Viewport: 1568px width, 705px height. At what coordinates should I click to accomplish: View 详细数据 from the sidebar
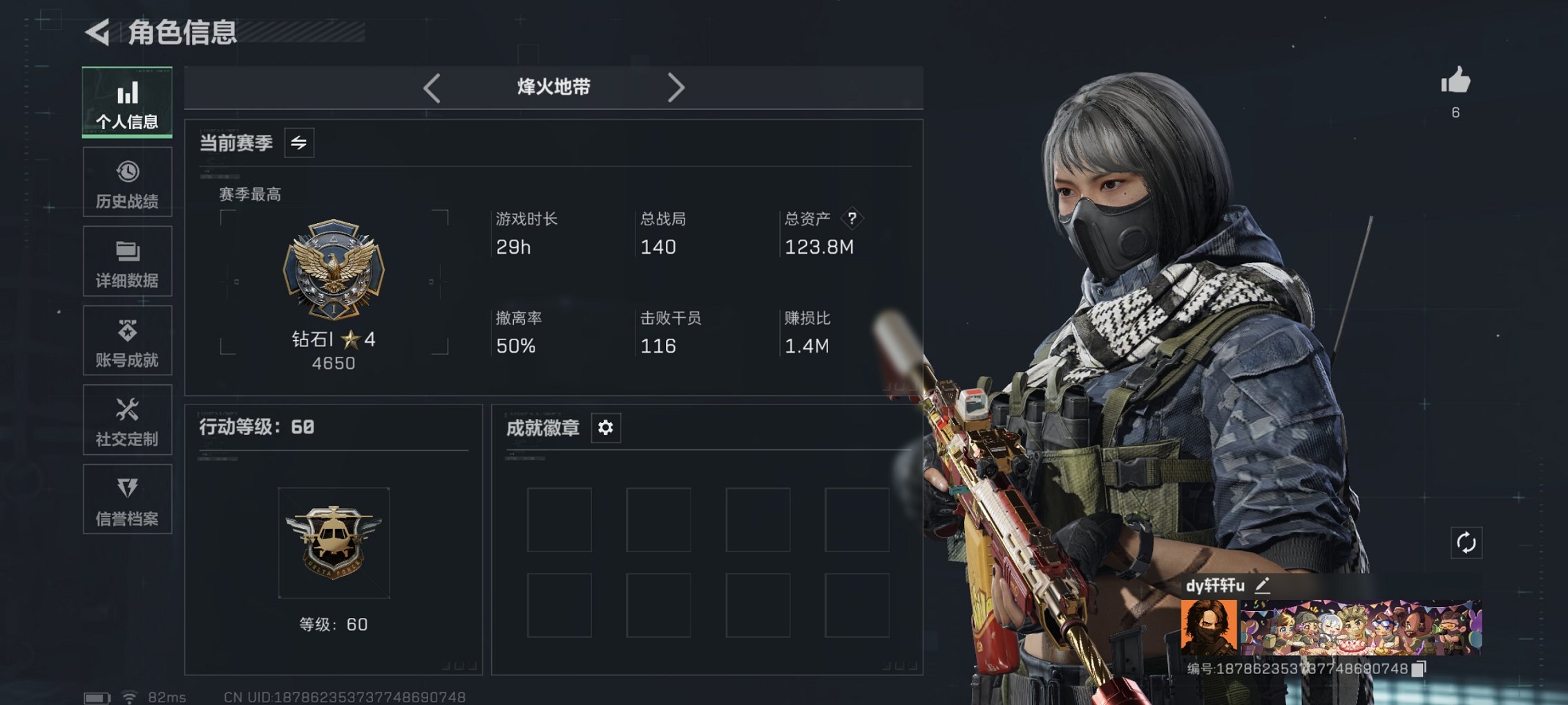coord(127,261)
